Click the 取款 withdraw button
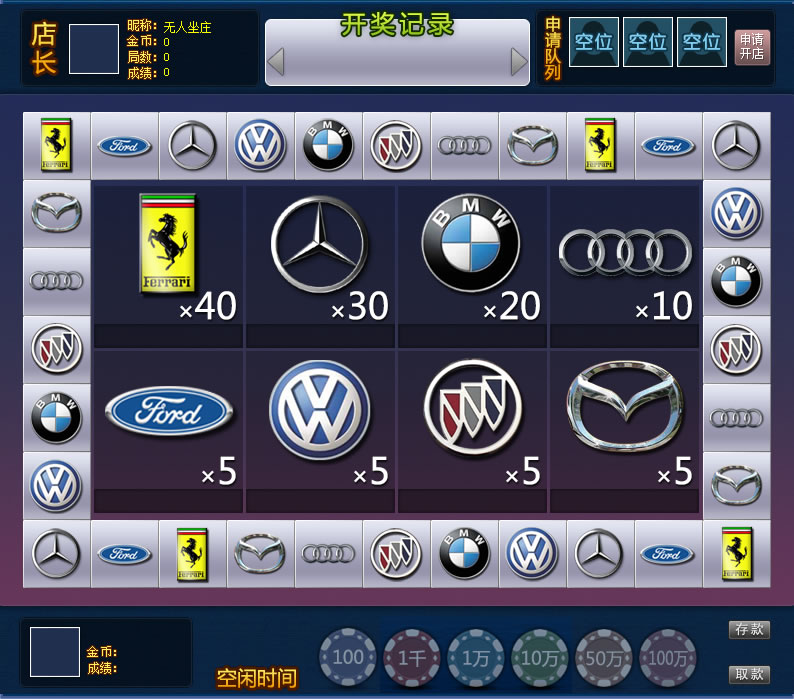This screenshot has width=794, height=699. 749,674
